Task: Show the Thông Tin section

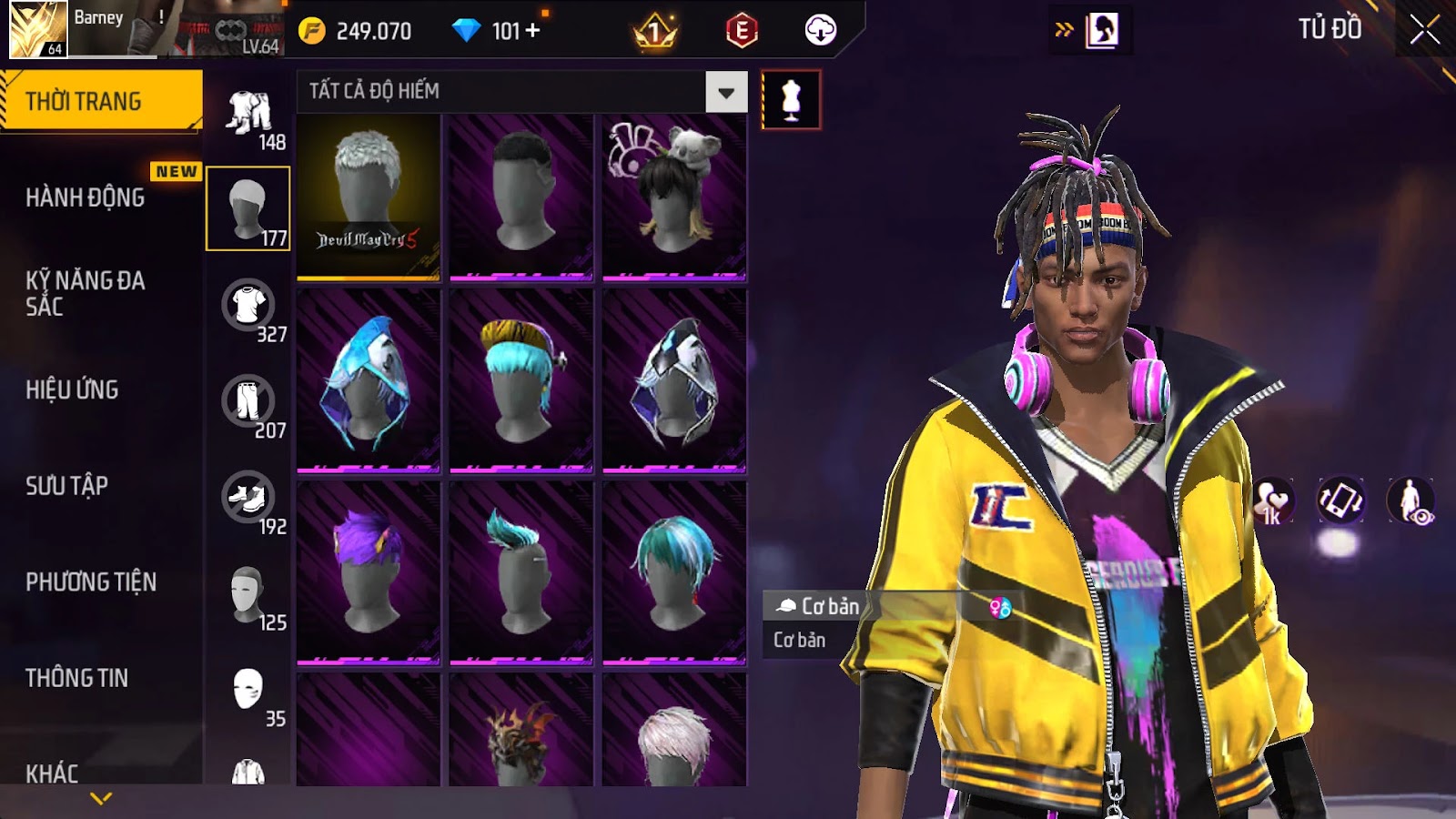Action: coord(77,678)
